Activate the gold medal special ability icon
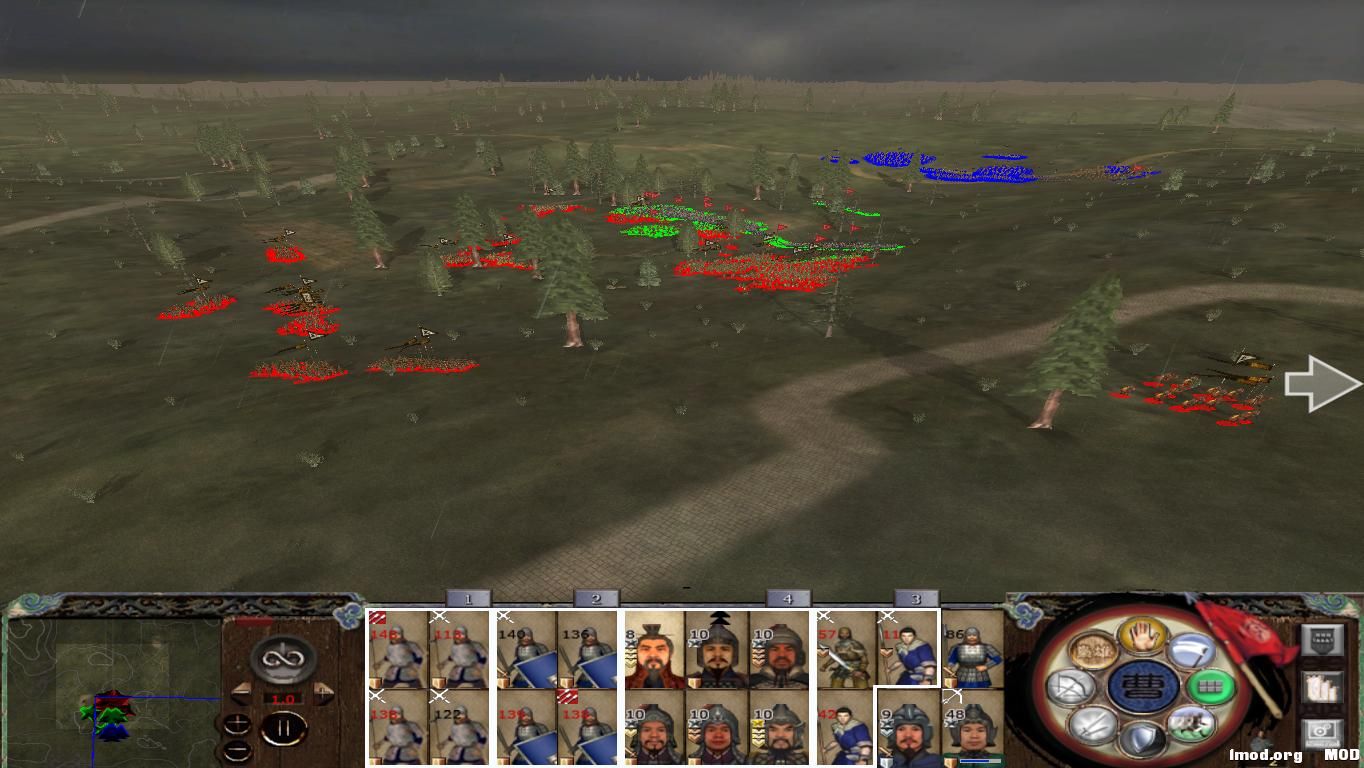The width and height of the screenshot is (1364, 768). coord(1093,650)
